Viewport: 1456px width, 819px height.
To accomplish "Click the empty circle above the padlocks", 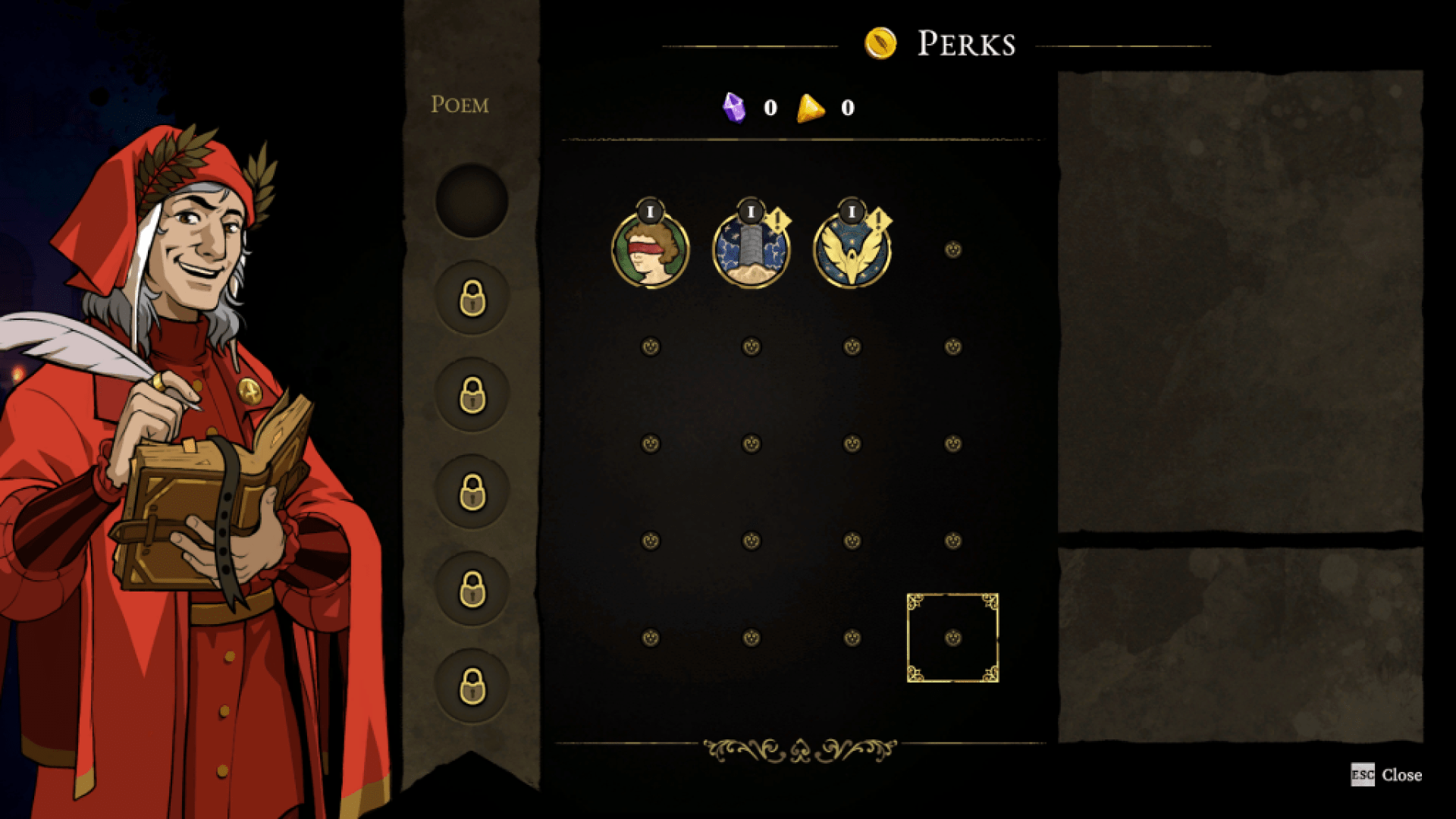I will click(472, 201).
